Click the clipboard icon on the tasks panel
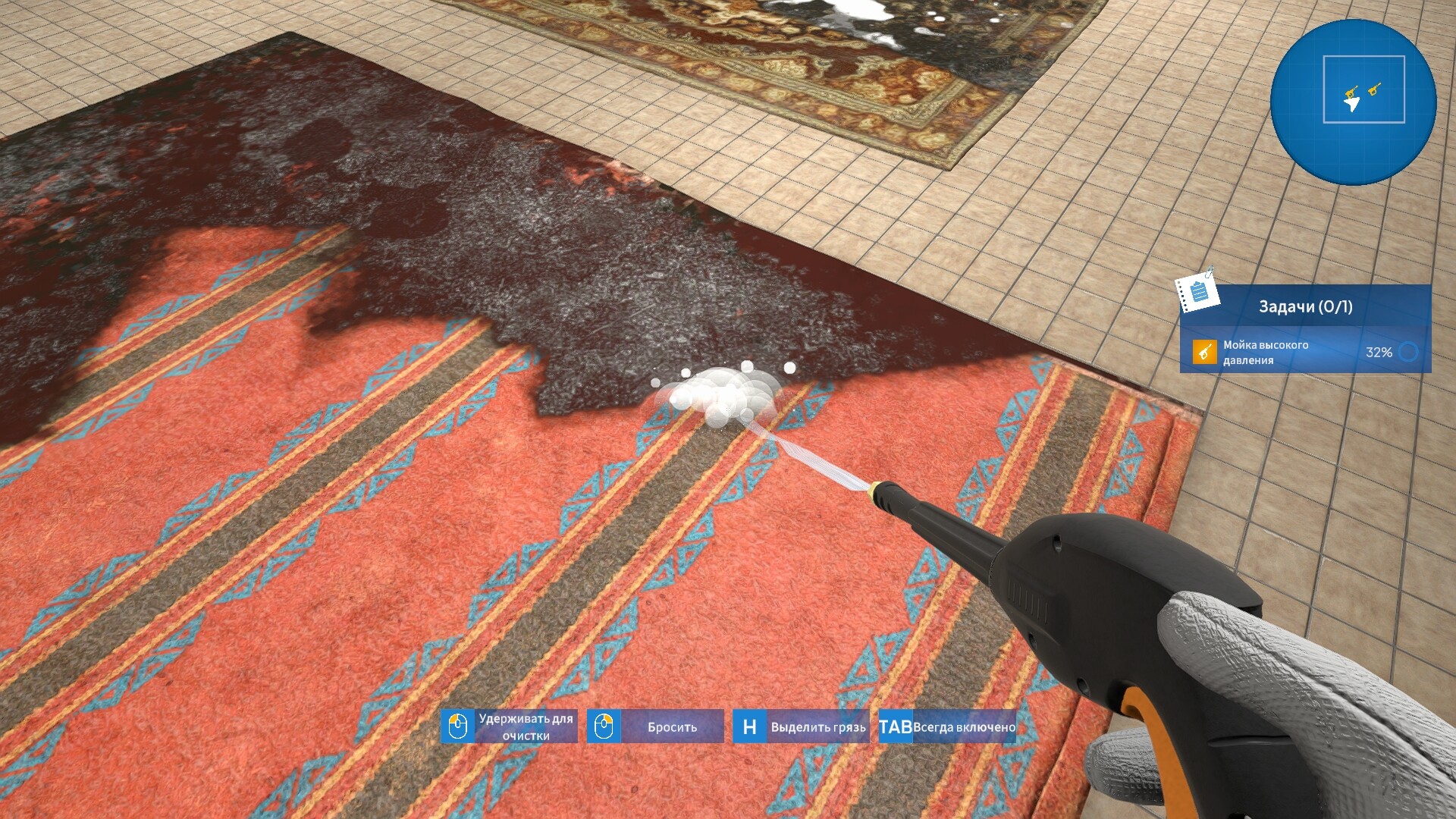 pyautogui.click(x=1200, y=291)
